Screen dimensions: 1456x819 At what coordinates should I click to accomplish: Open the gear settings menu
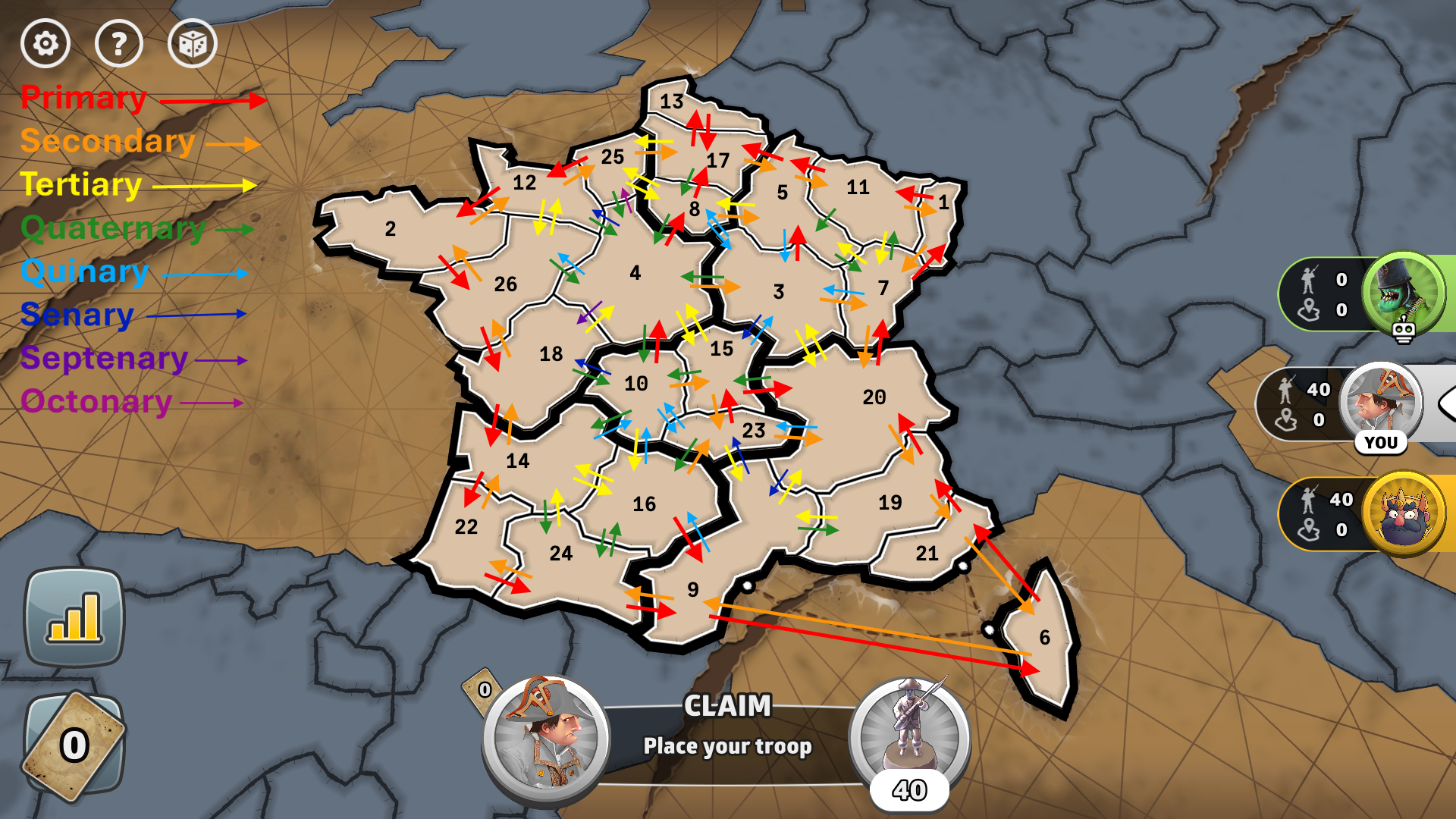tap(45, 44)
